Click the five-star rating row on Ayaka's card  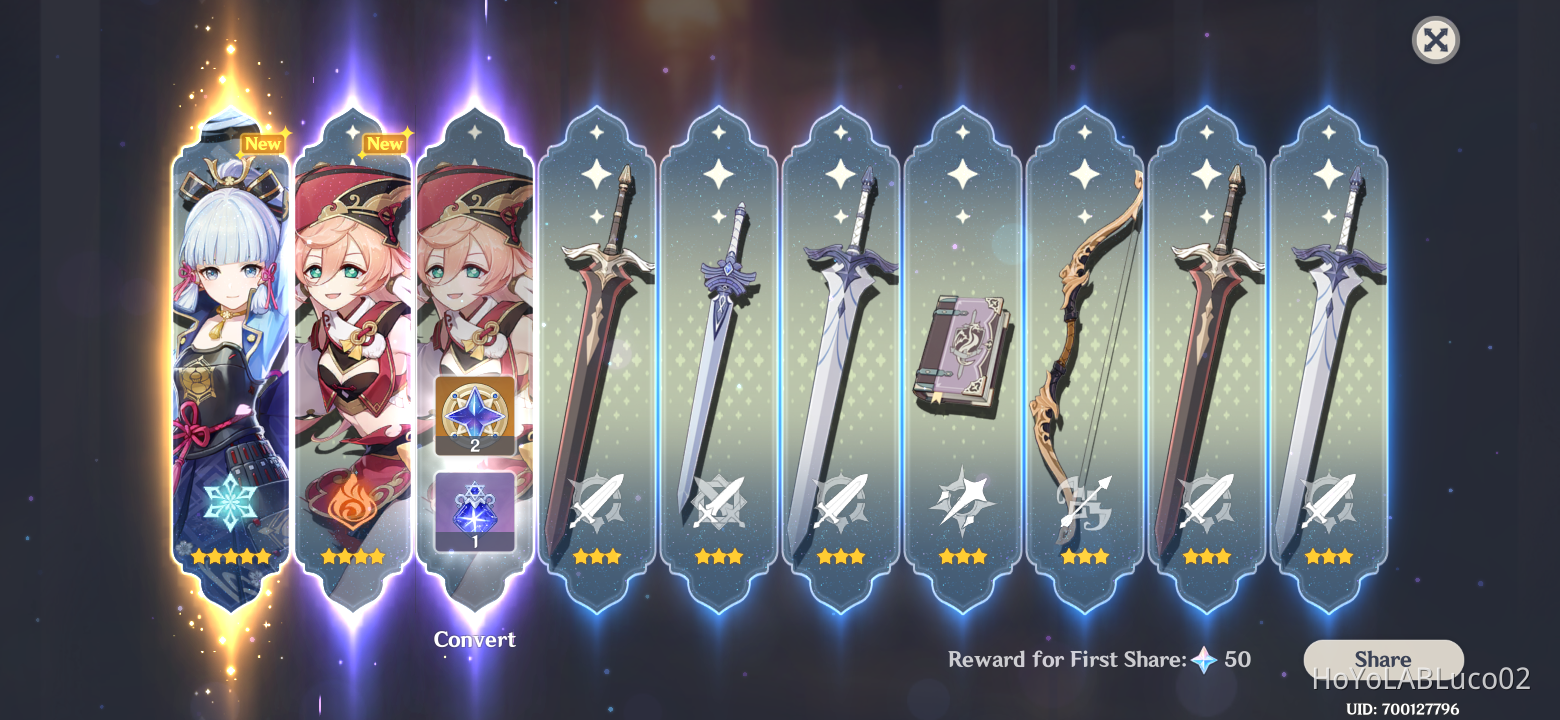click(230, 556)
